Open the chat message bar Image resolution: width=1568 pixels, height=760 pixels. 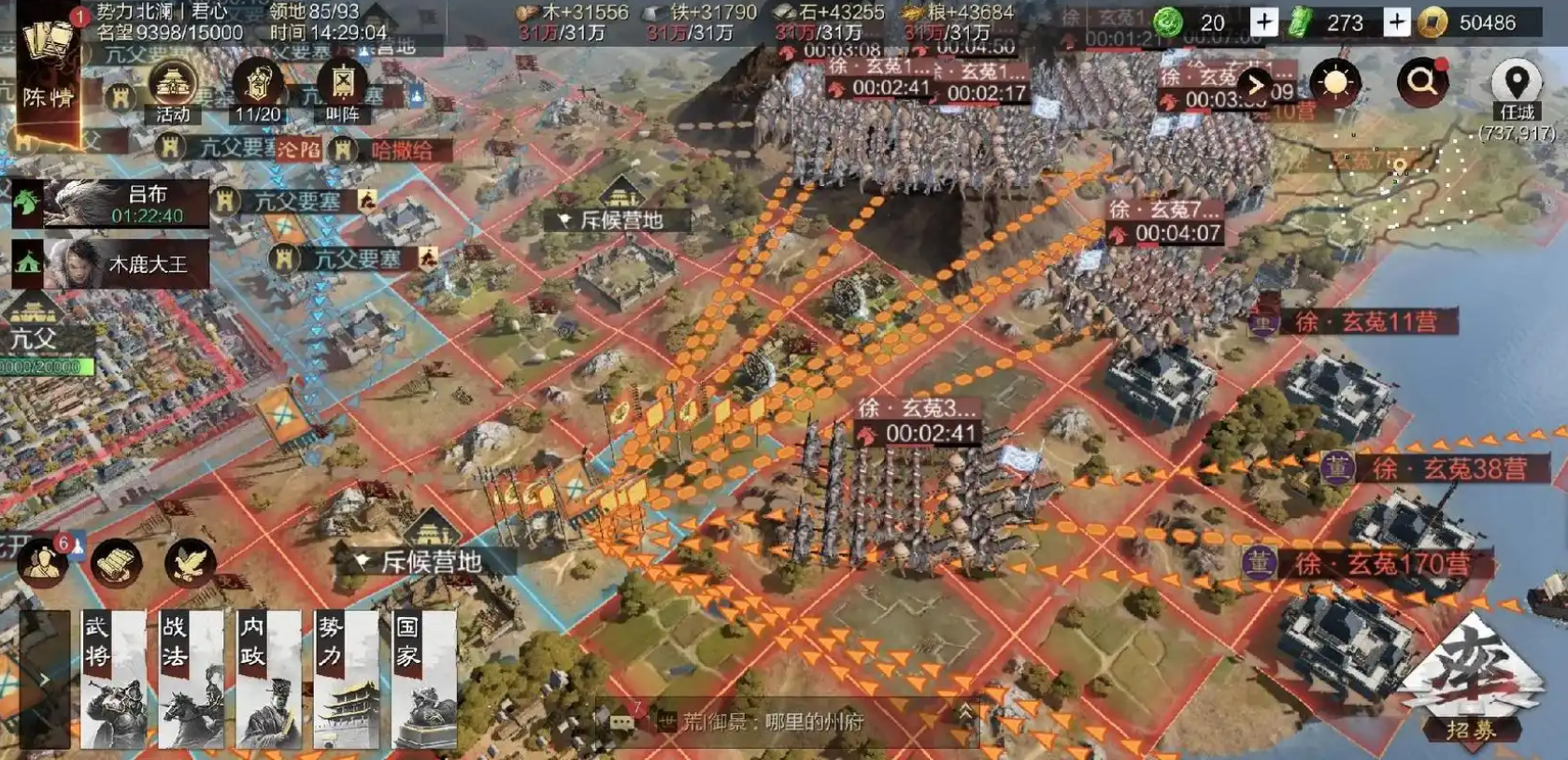(785, 721)
